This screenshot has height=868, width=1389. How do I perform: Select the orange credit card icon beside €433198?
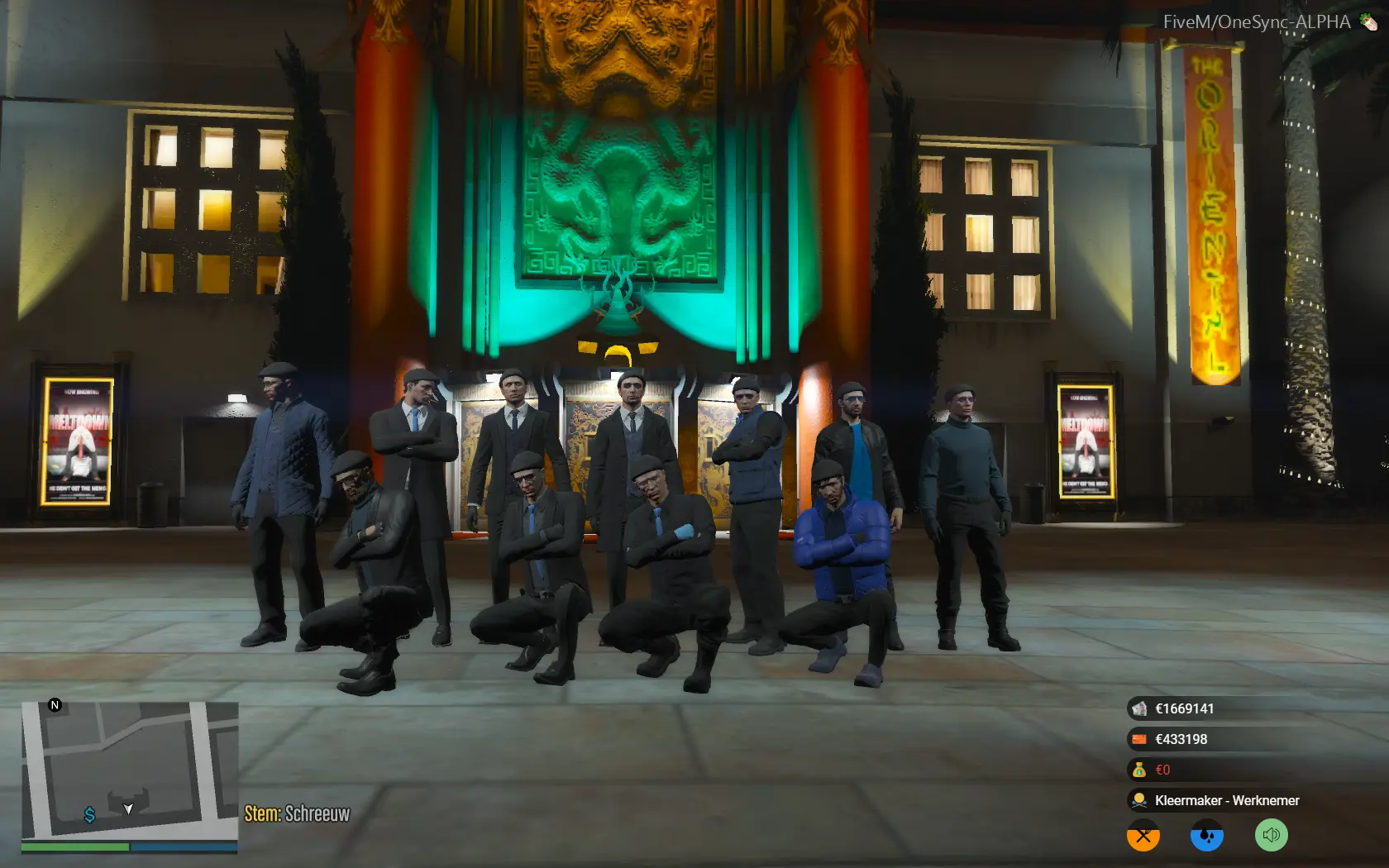1141,739
